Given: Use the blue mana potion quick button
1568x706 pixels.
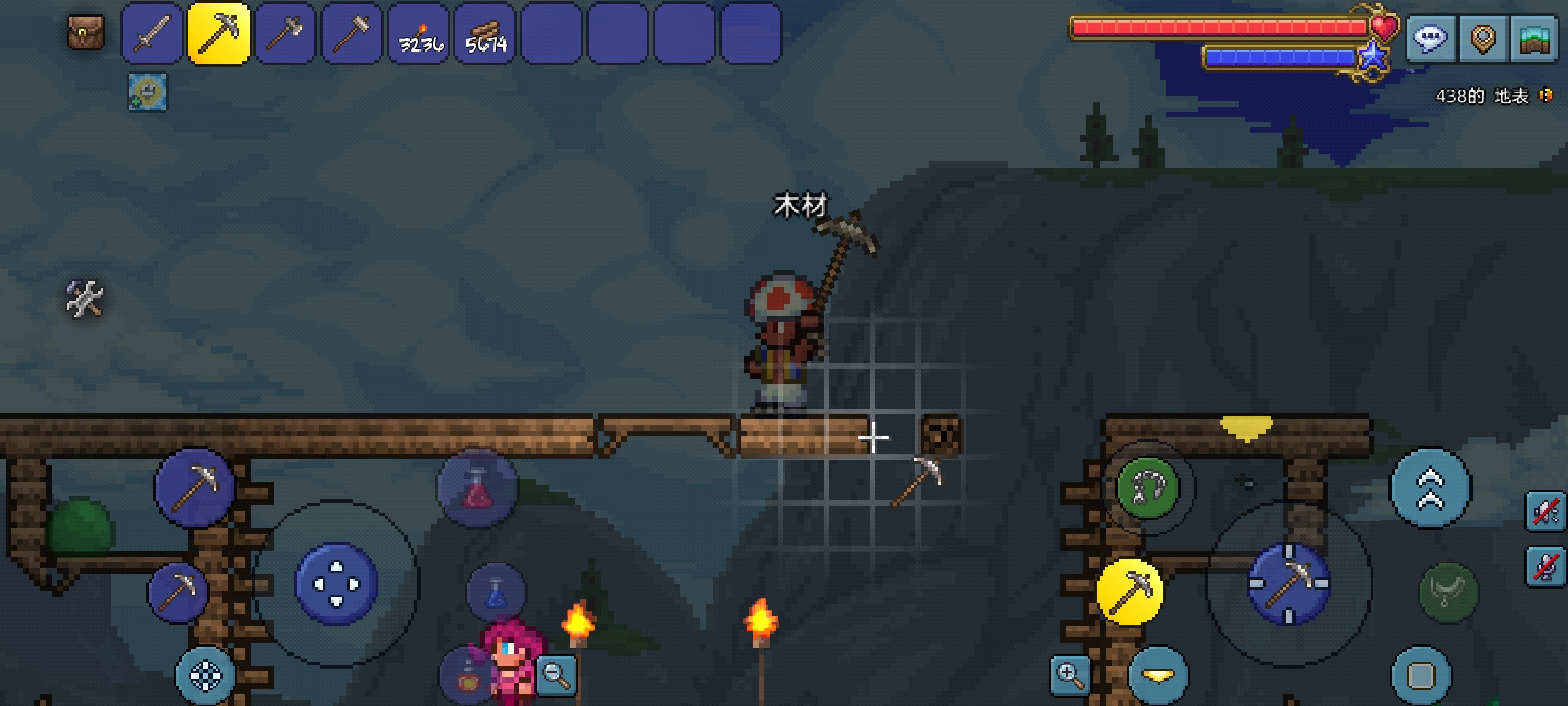Looking at the screenshot, I should point(496,593).
